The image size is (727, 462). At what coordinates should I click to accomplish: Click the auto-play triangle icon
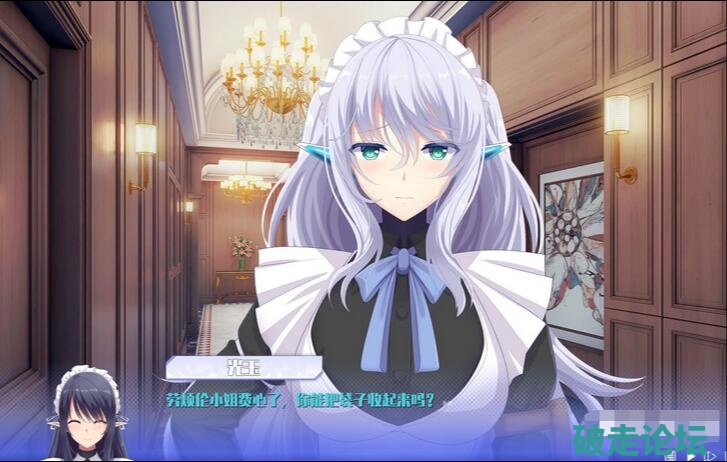point(691,457)
